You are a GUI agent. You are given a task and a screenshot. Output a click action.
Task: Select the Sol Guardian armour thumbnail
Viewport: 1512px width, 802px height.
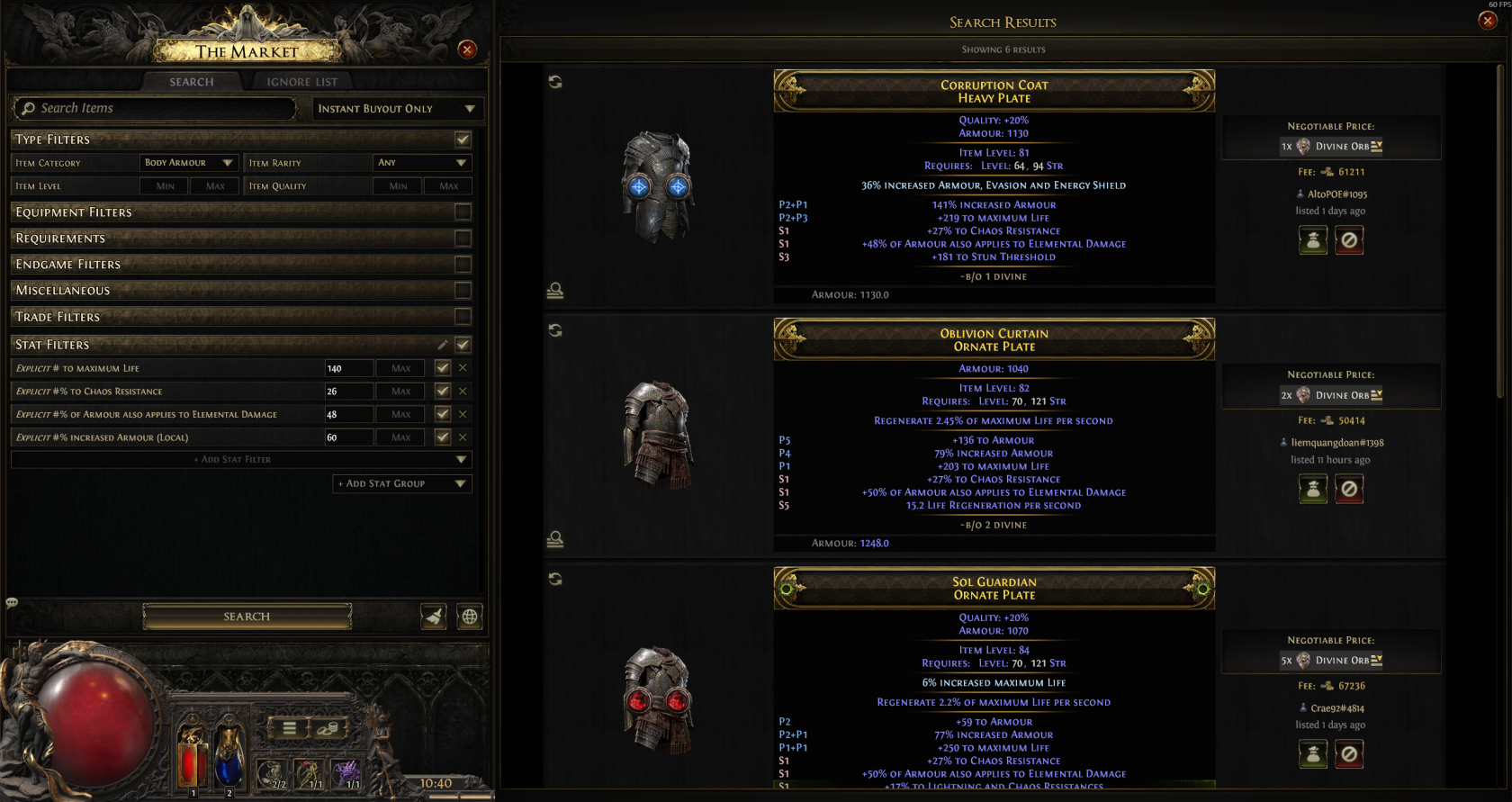pyautogui.click(x=658, y=699)
